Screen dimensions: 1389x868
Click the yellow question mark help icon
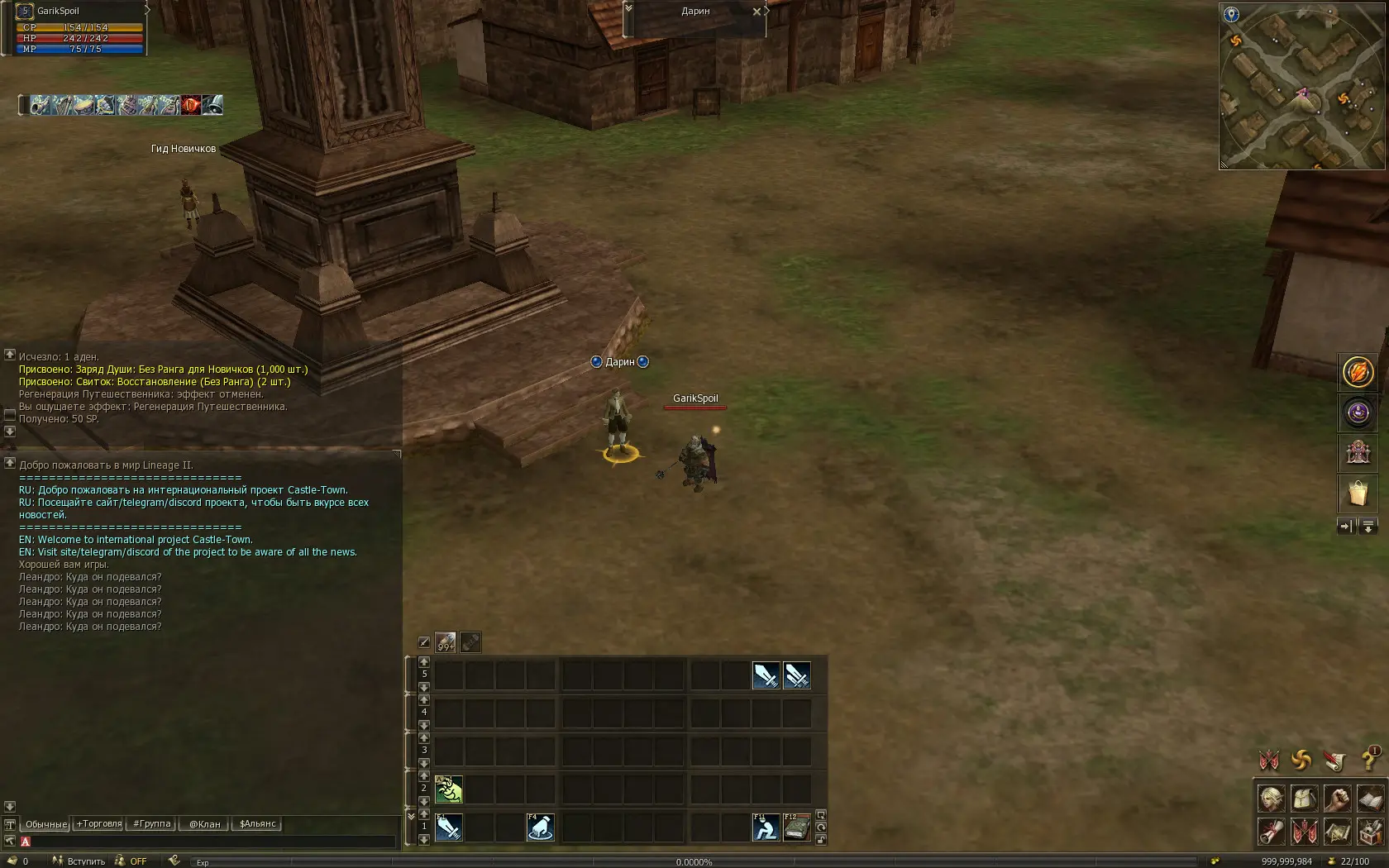point(1369,759)
